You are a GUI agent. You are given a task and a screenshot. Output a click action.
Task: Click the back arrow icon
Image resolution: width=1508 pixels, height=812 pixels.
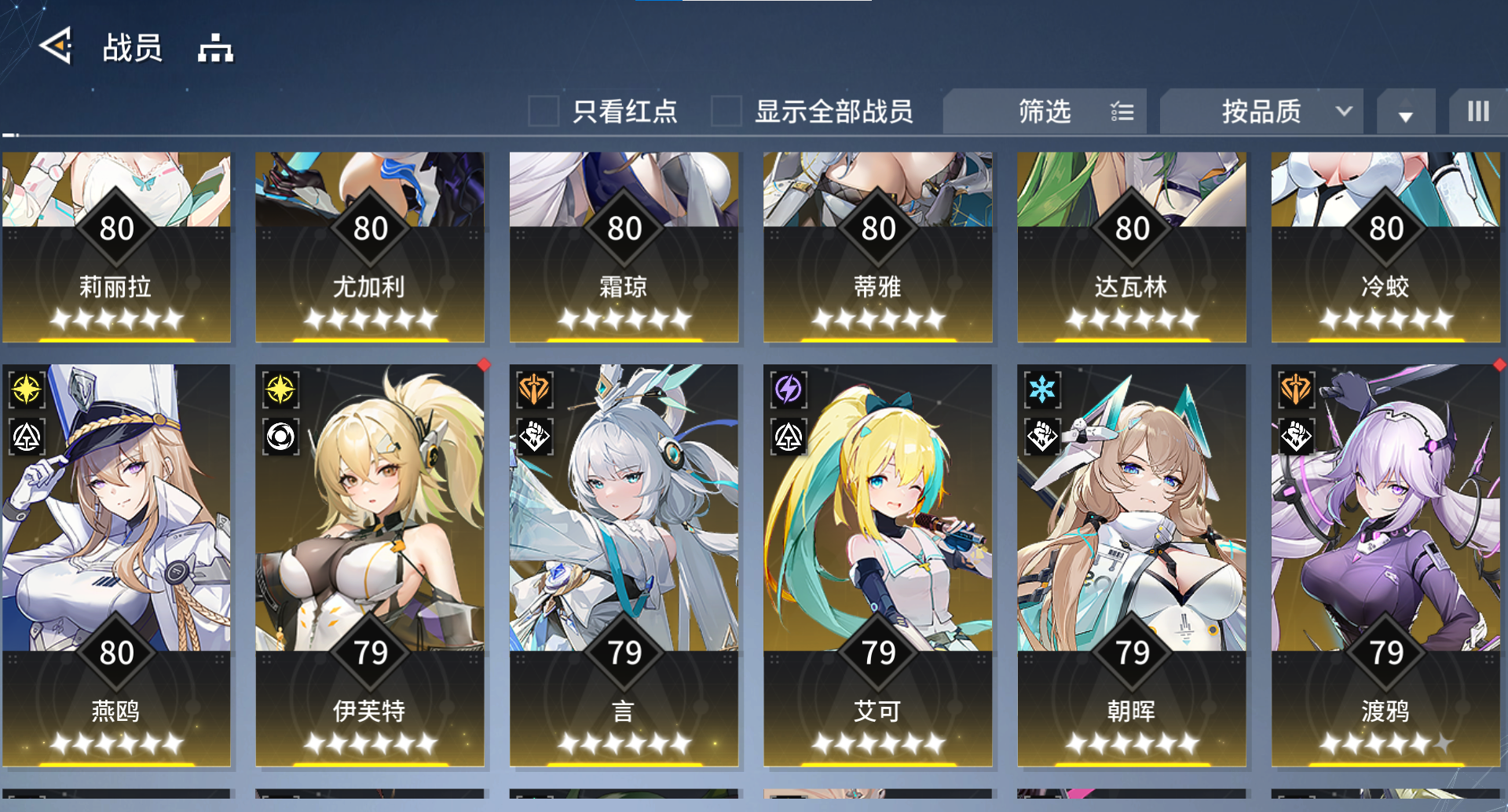(53, 47)
